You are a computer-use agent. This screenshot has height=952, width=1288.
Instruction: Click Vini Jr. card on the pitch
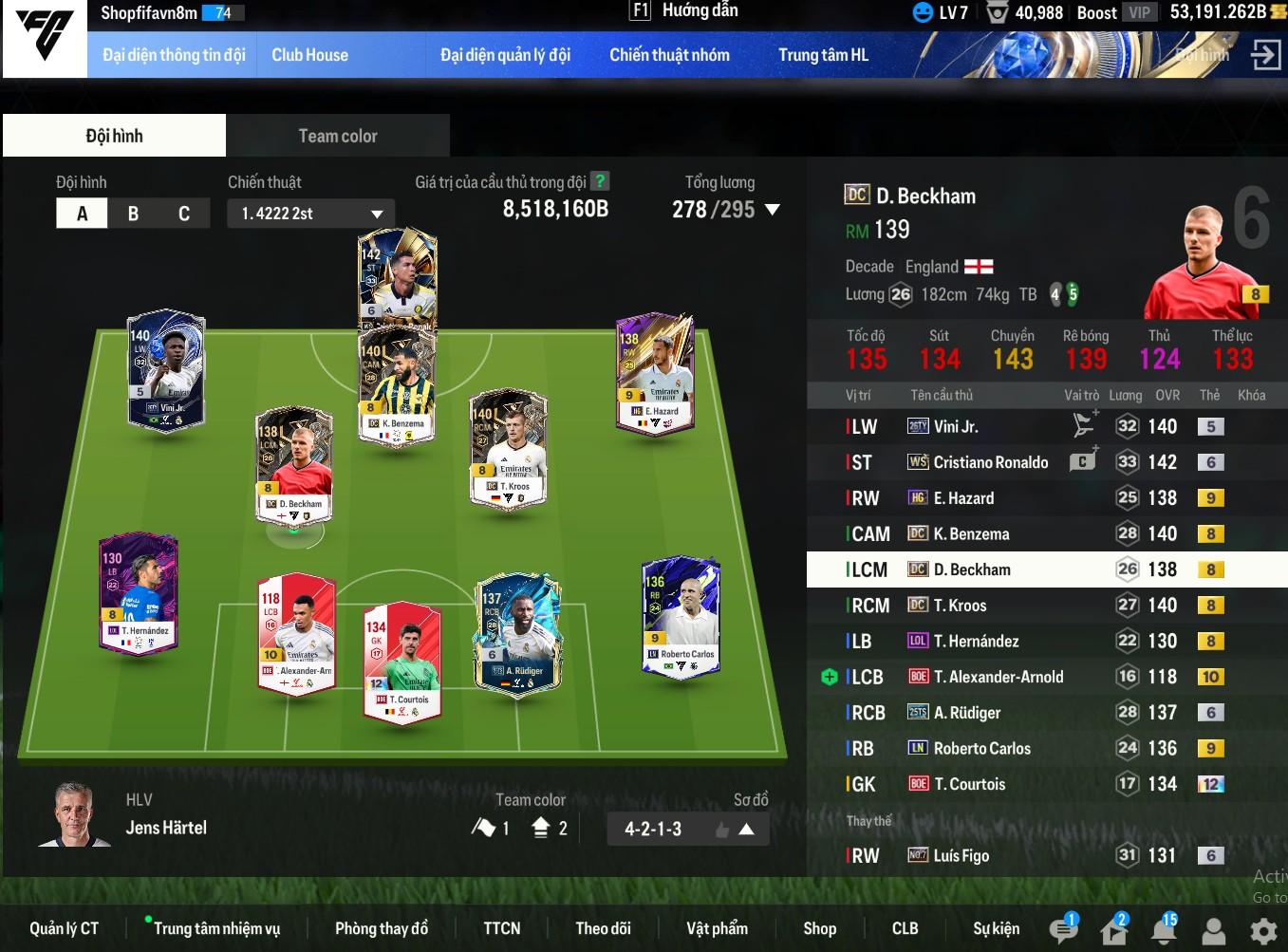coord(166,370)
